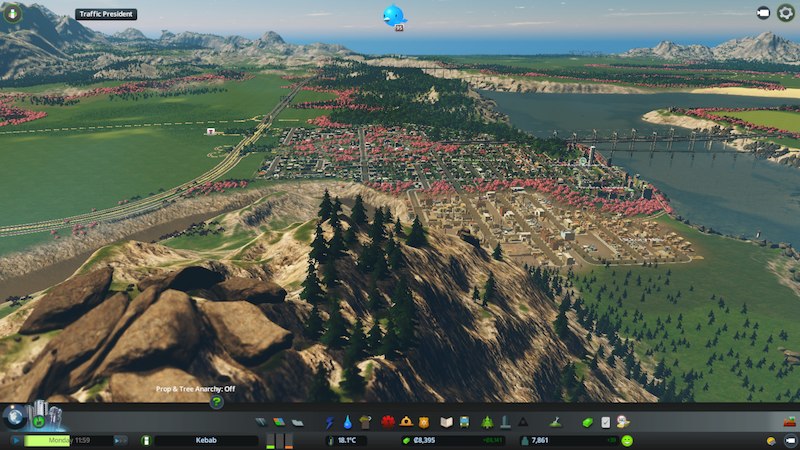Open the Parks tree decoration menu

coord(487,423)
